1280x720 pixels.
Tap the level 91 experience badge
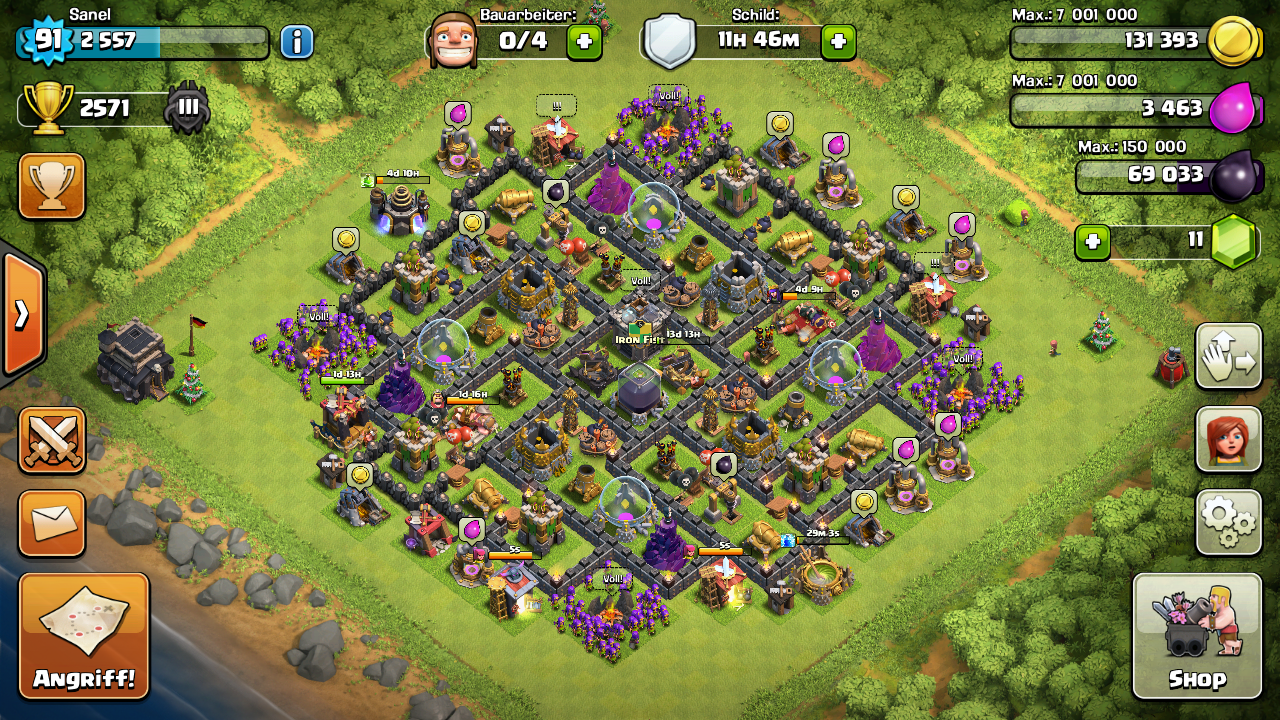pyautogui.click(x=44, y=40)
